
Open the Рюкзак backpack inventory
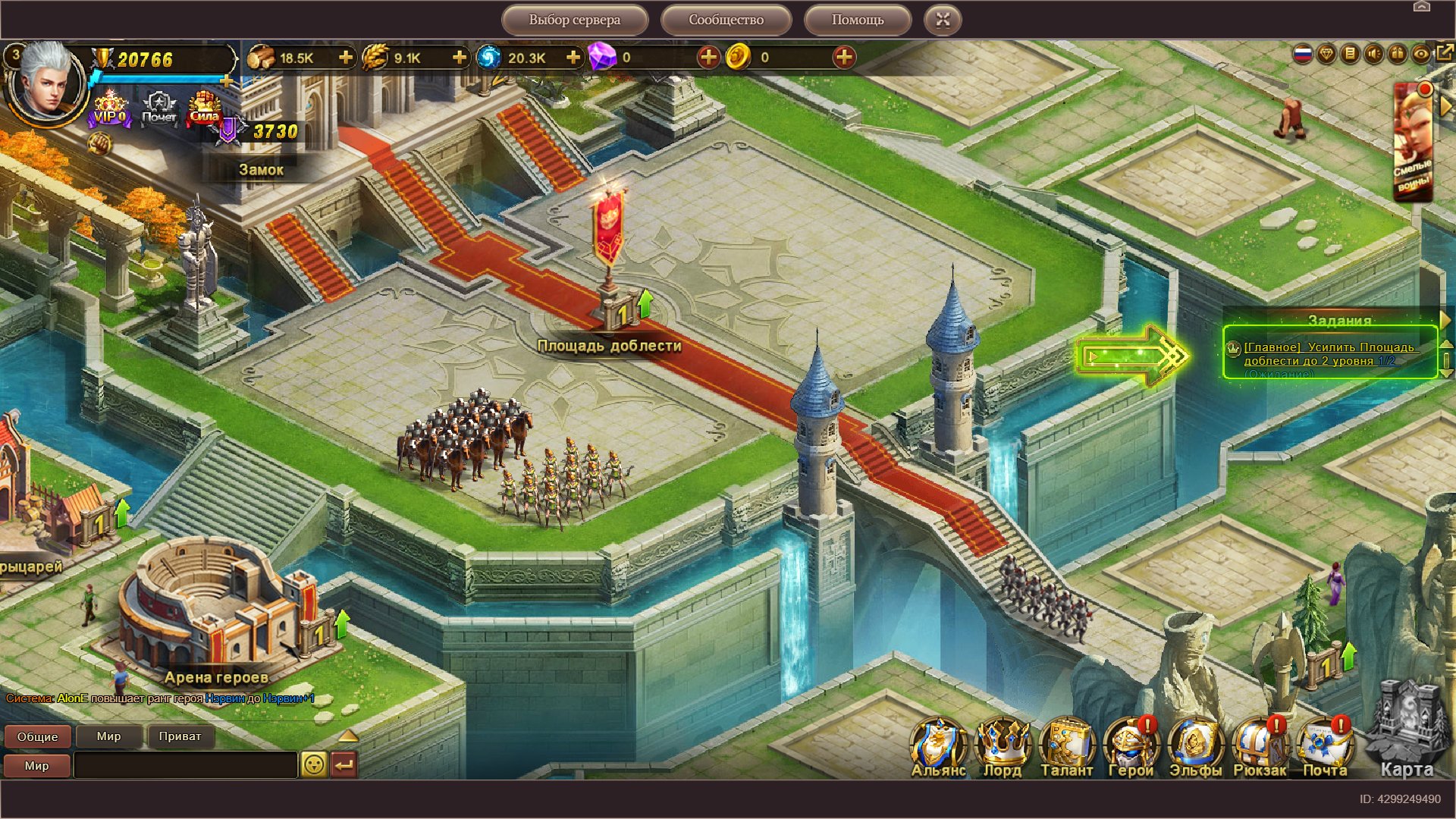click(1260, 748)
